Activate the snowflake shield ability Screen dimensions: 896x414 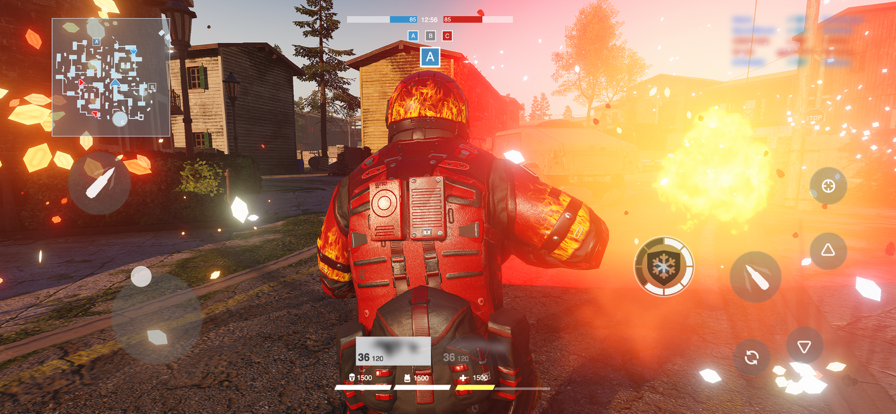click(x=664, y=266)
